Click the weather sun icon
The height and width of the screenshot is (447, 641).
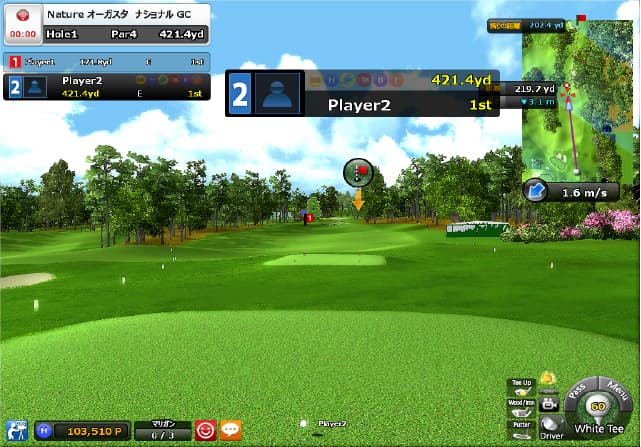coord(548,379)
